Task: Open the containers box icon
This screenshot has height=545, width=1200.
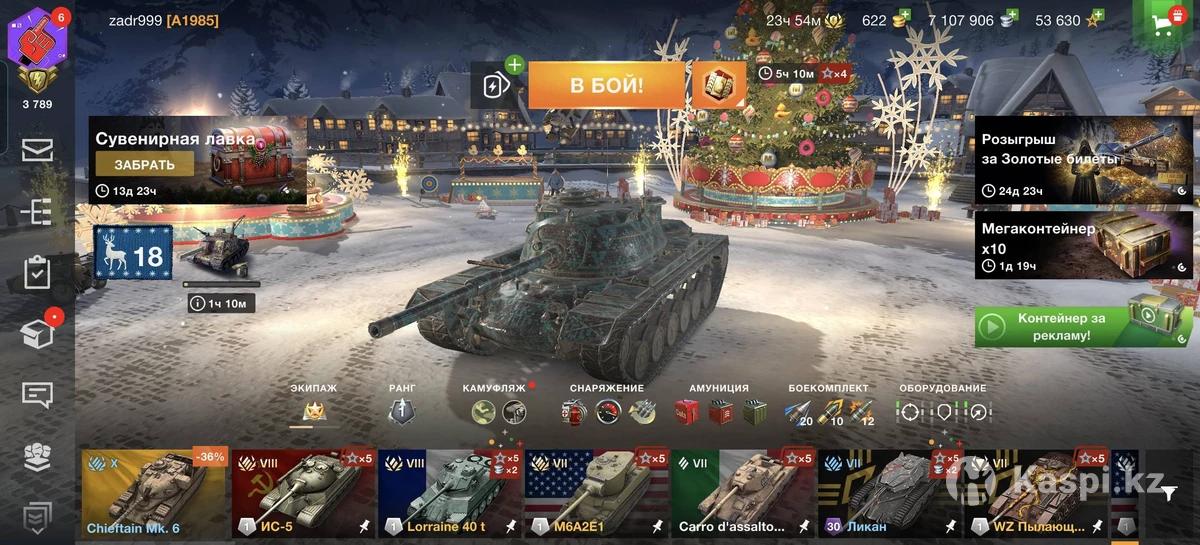Action: coord(37,334)
